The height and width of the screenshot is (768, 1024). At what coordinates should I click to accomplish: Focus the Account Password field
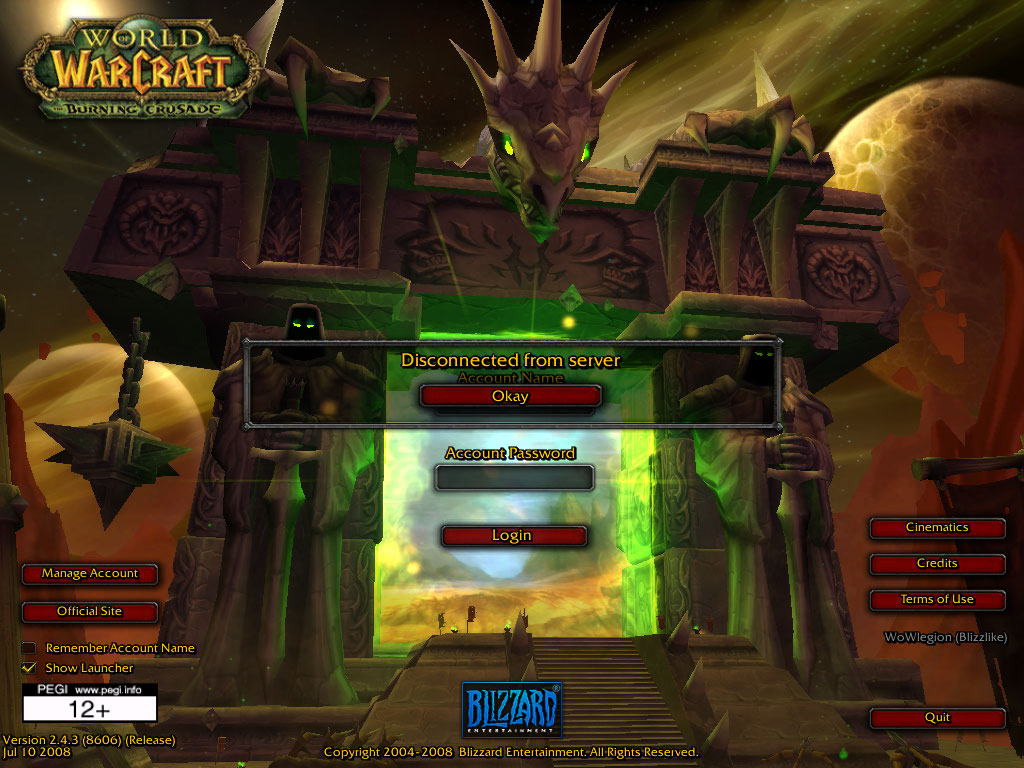[x=514, y=478]
